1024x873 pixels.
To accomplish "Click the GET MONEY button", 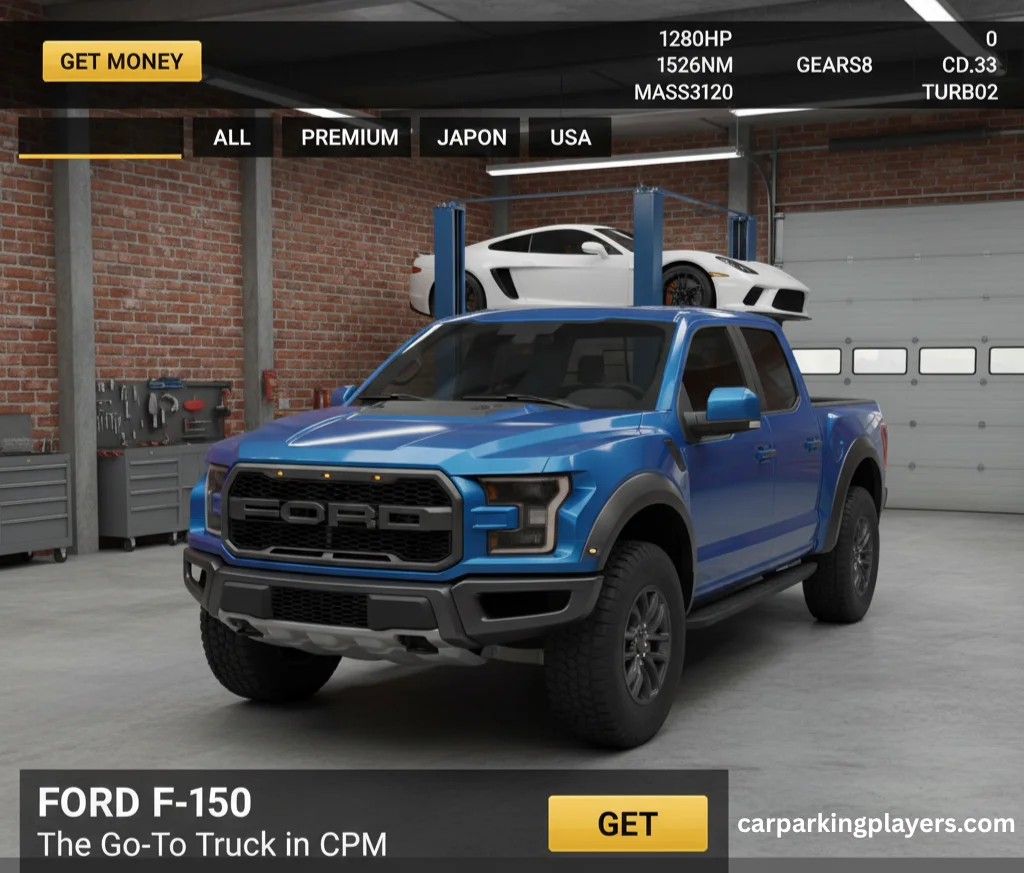I will tap(122, 61).
